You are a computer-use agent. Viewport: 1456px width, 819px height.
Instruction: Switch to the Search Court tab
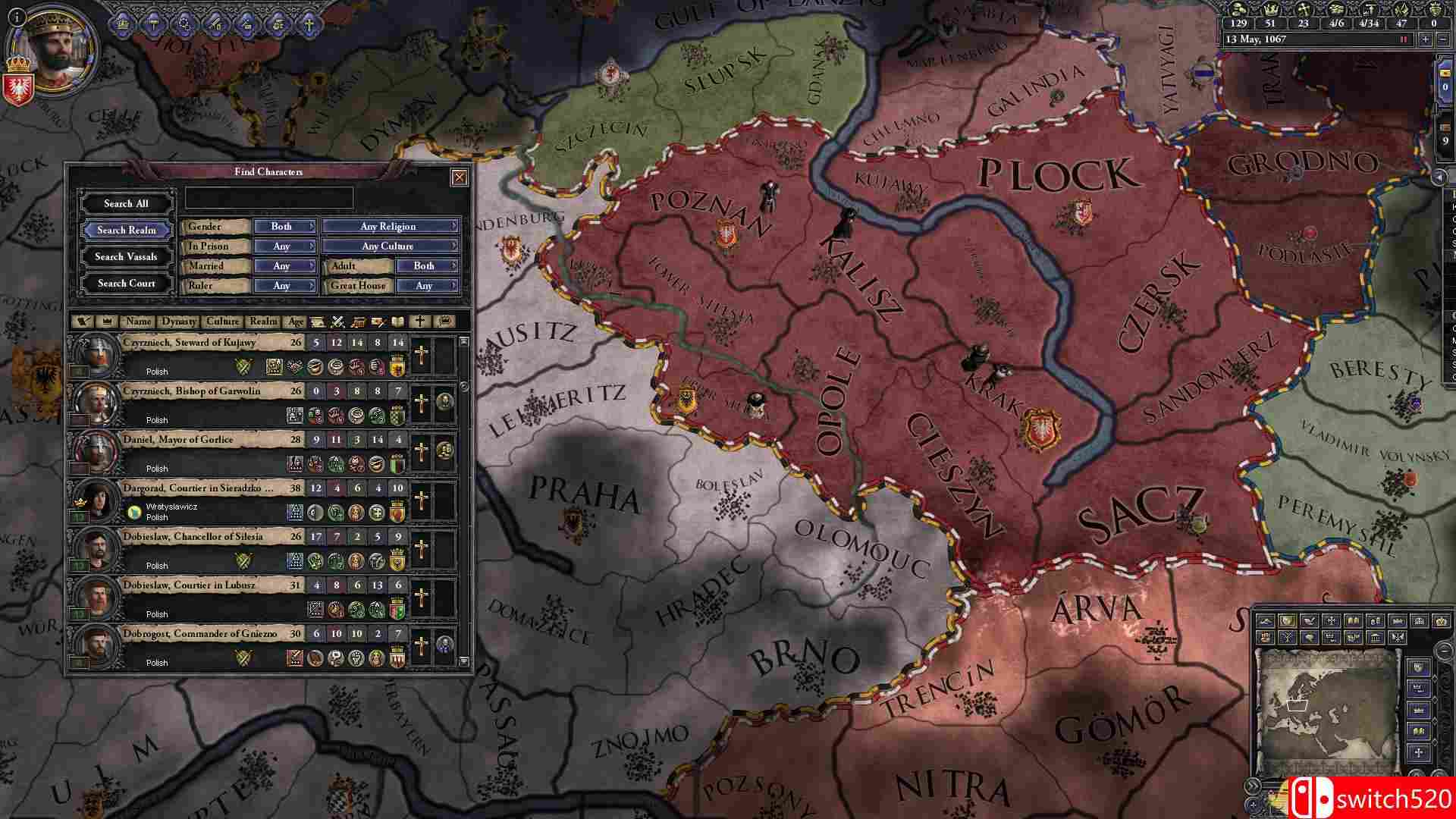(x=125, y=283)
